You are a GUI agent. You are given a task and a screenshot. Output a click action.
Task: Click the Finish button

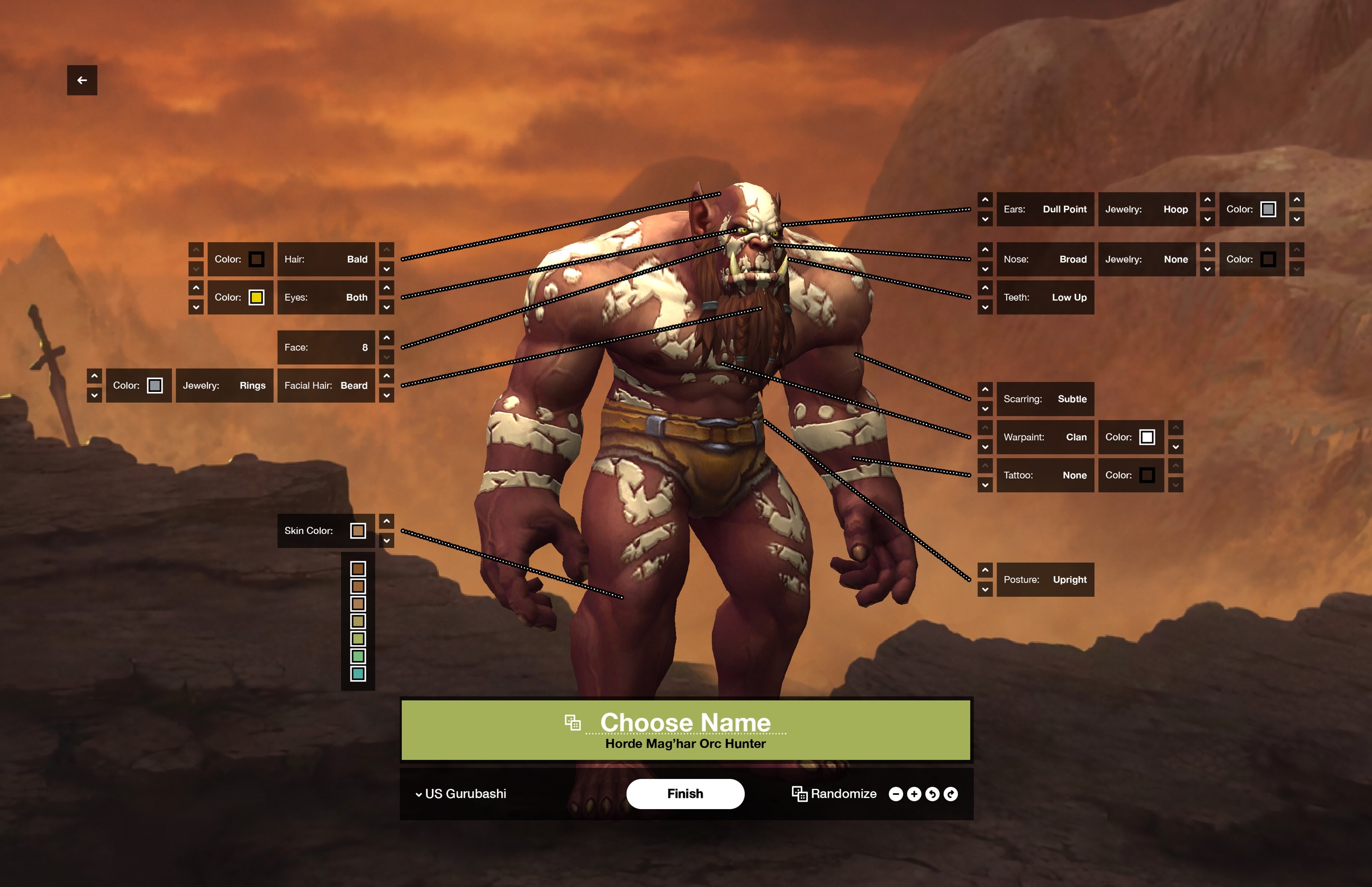click(x=684, y=794)
